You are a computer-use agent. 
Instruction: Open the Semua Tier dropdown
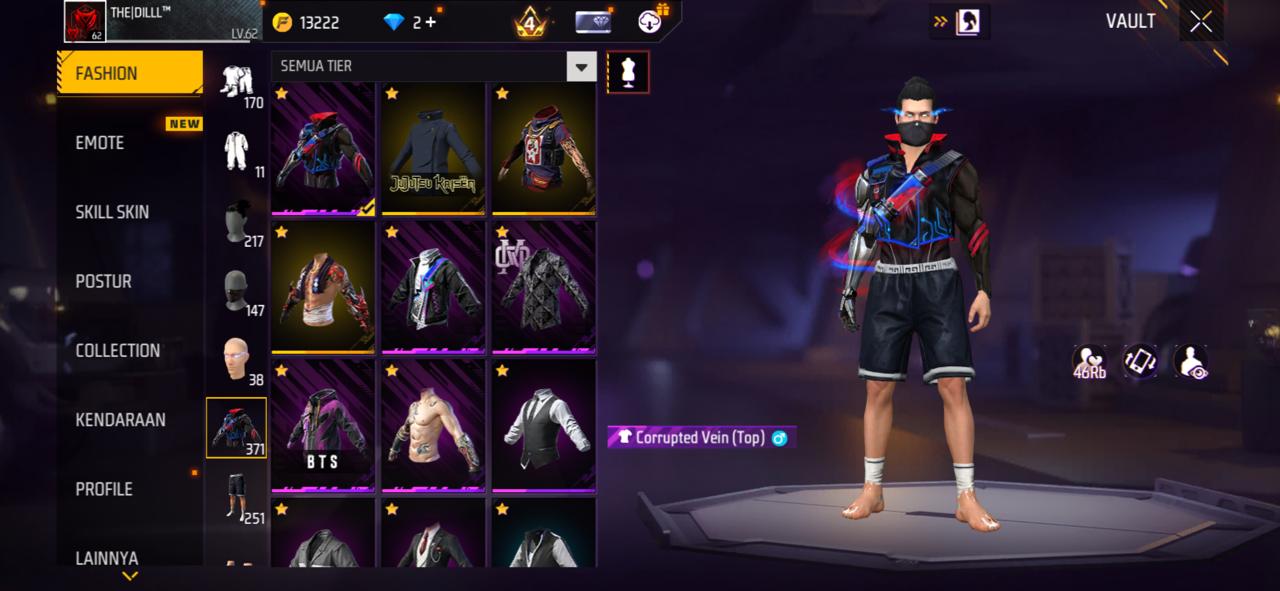[x=581, y=66]
